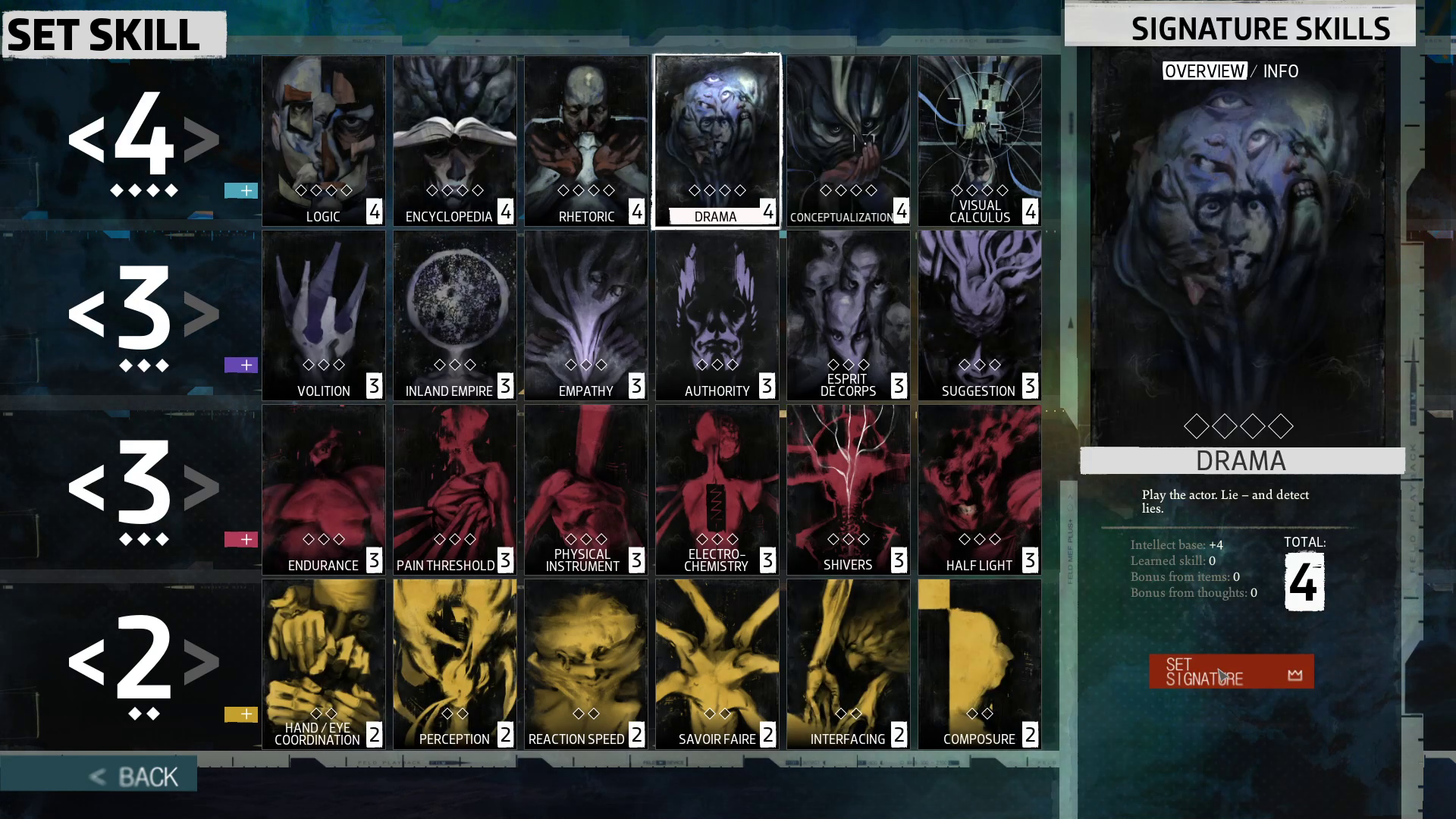Screen dimensions: 1456x819
Task: Select the Esprit de Corps card
Action: click(848, 315)
